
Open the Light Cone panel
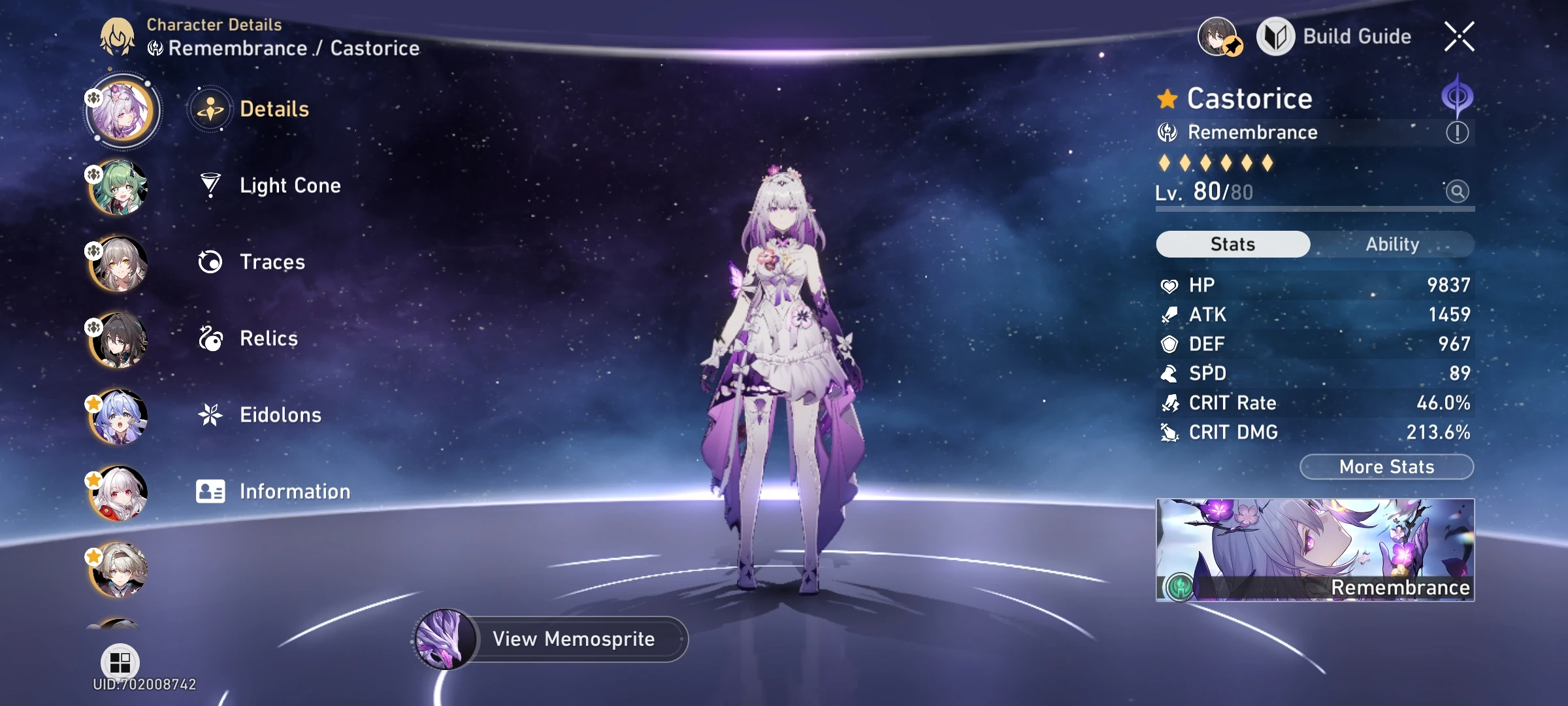pyautogui.click(x=289, y=186)
